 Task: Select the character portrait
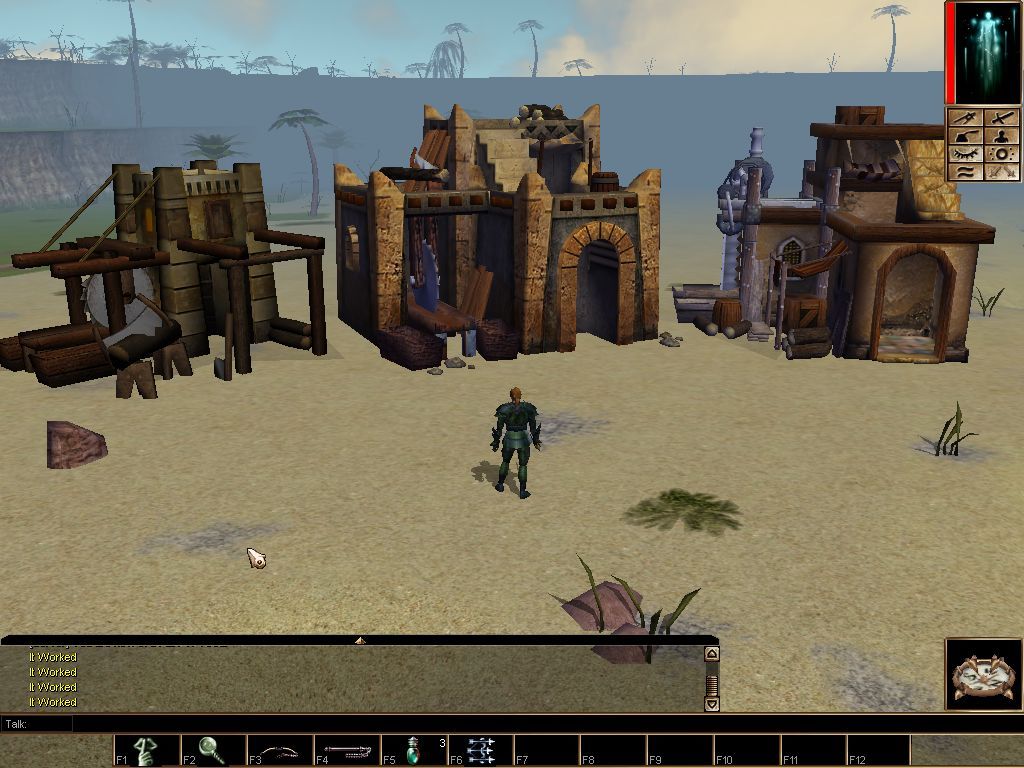tap(984, 53)
